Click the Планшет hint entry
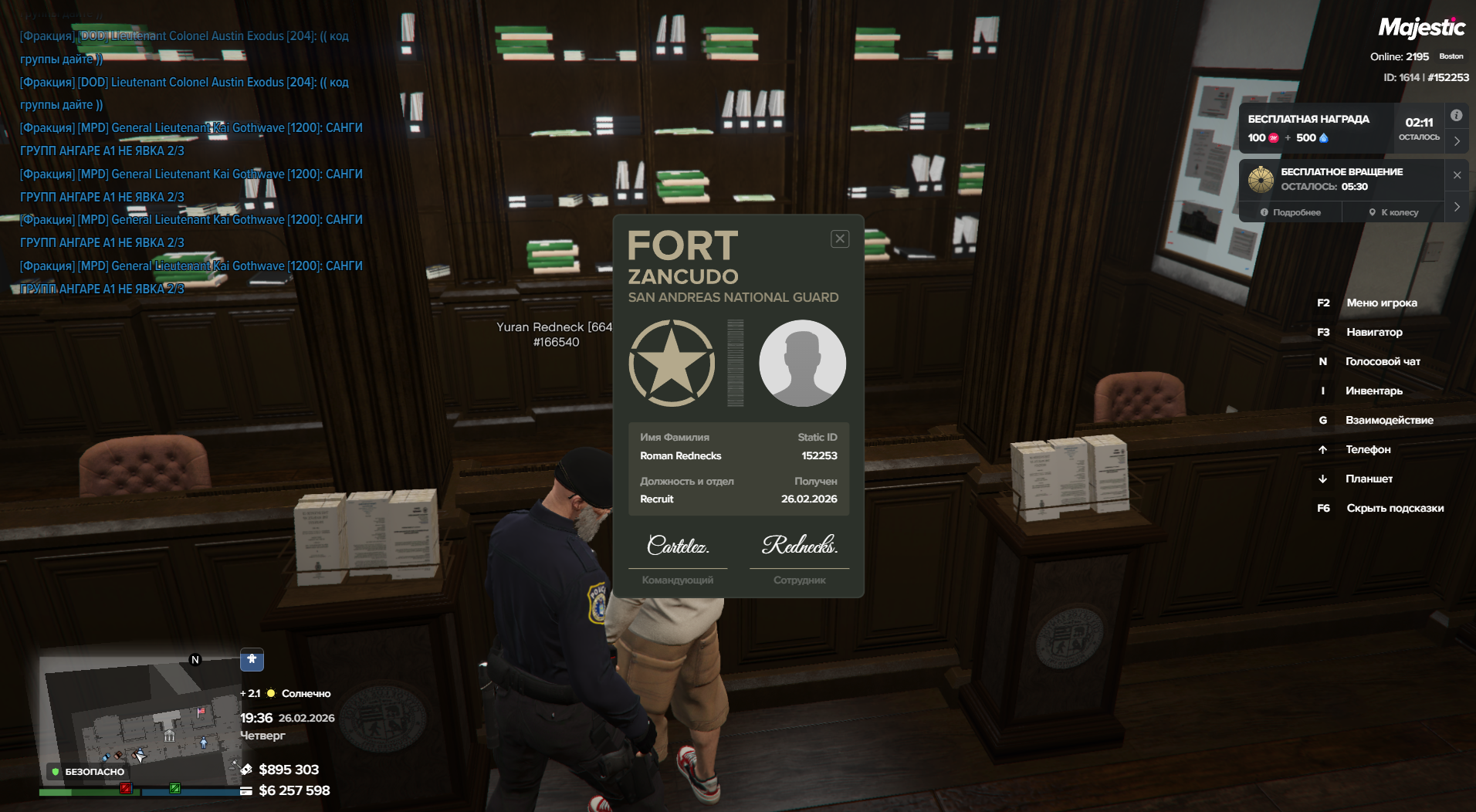 [x=1369, y=479]
